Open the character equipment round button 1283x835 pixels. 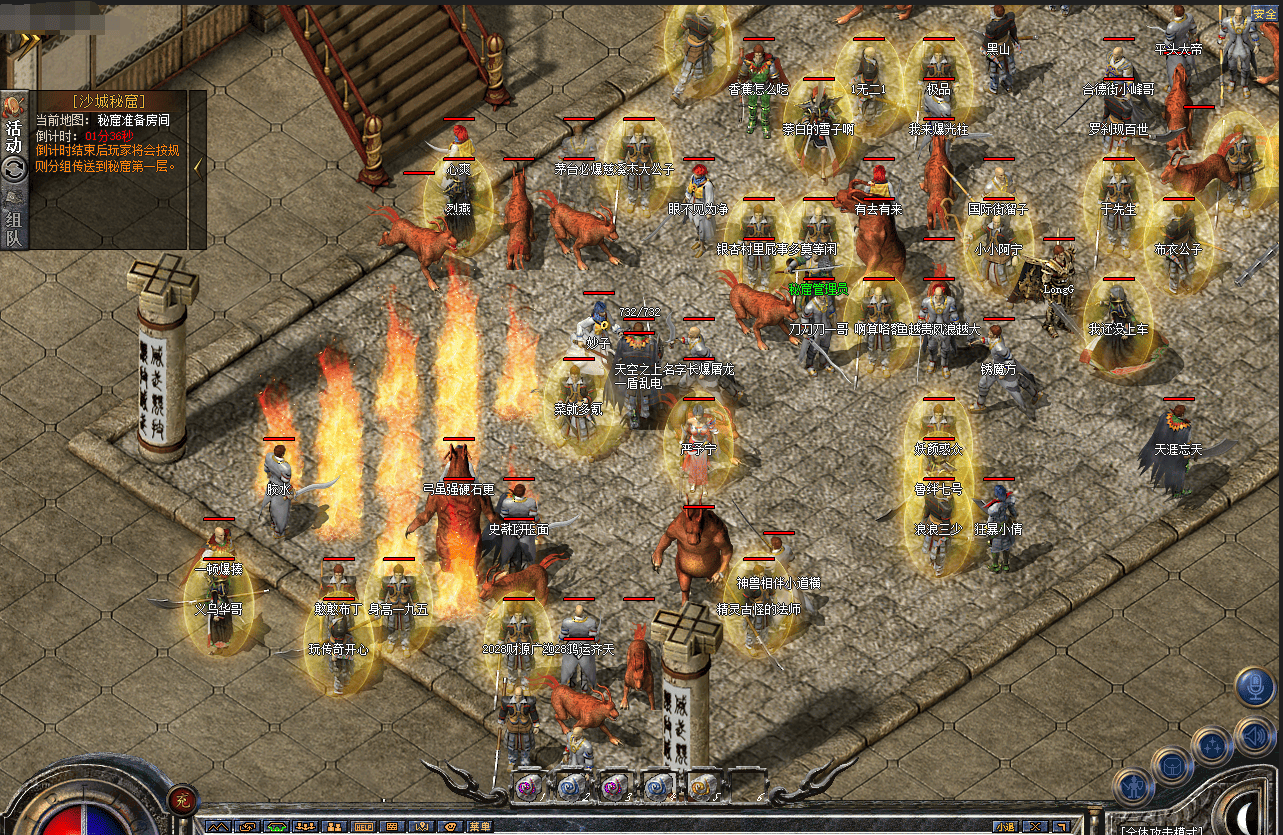(1133, 787)
